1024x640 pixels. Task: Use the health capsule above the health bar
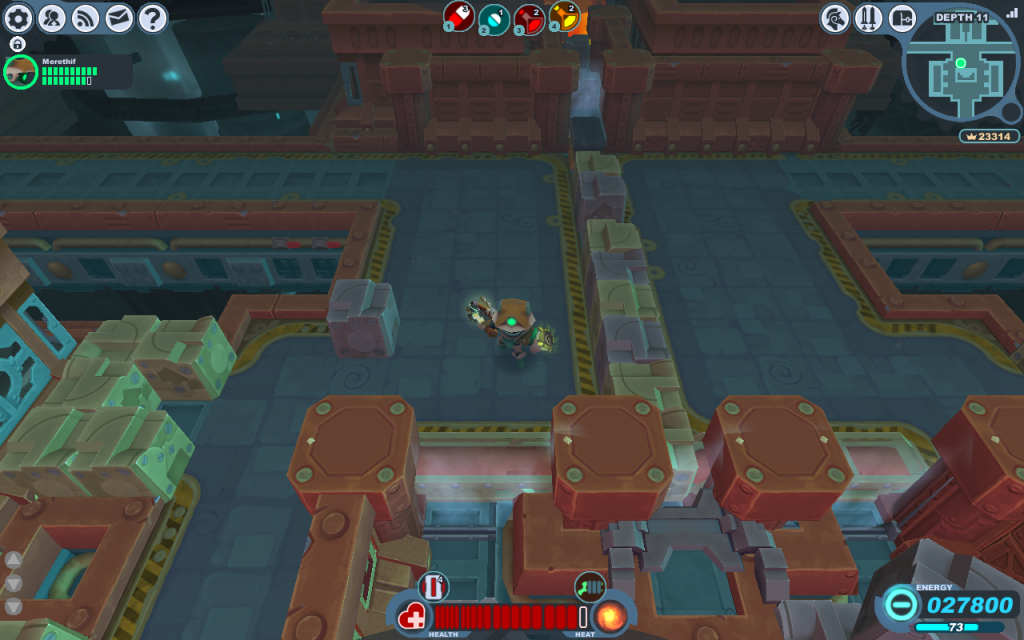[434, 586]
